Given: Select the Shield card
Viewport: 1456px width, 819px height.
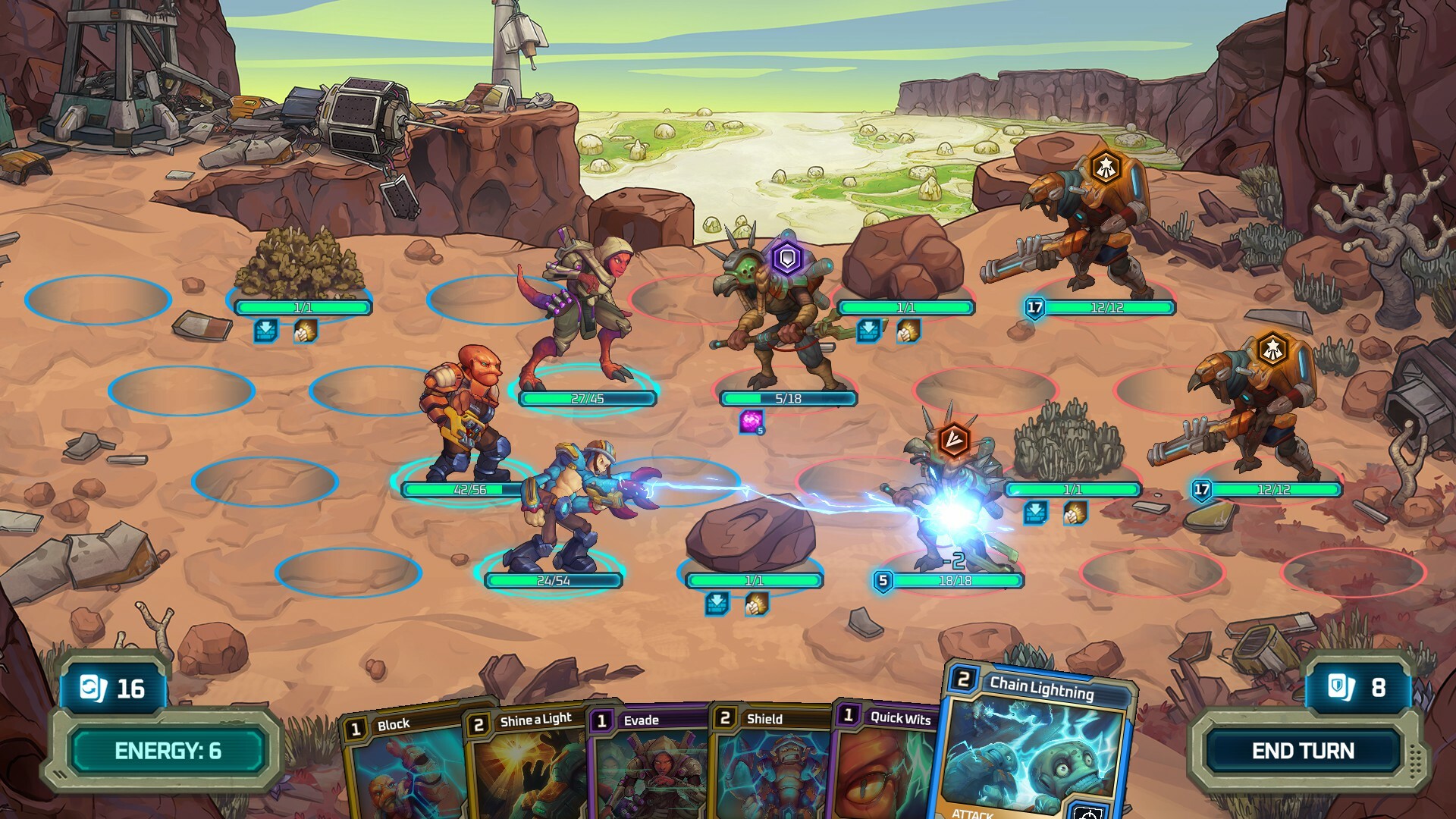Looking at the screenshot, I should click(x=770, y=766).
